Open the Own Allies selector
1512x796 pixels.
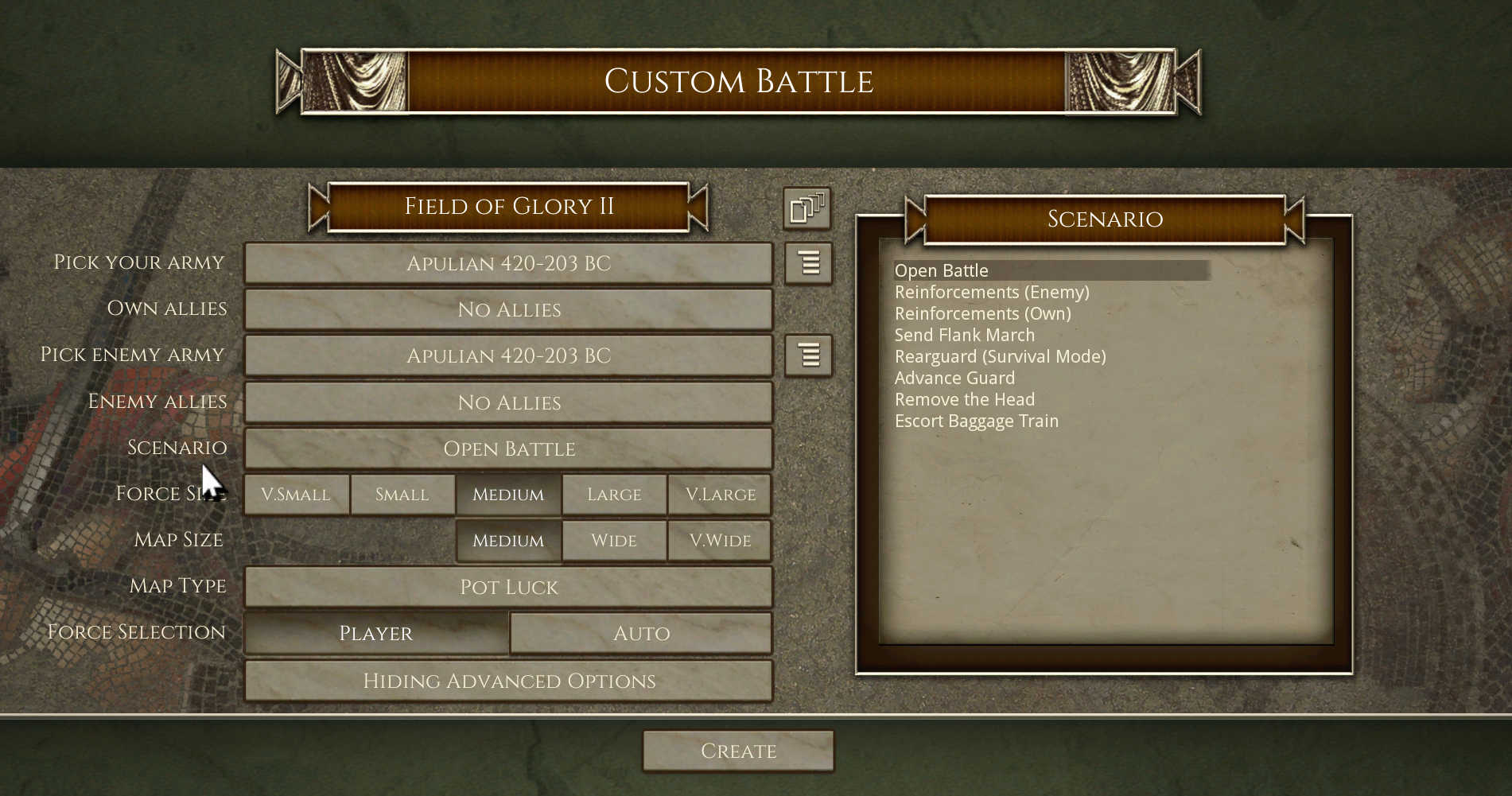coord(508,309)
